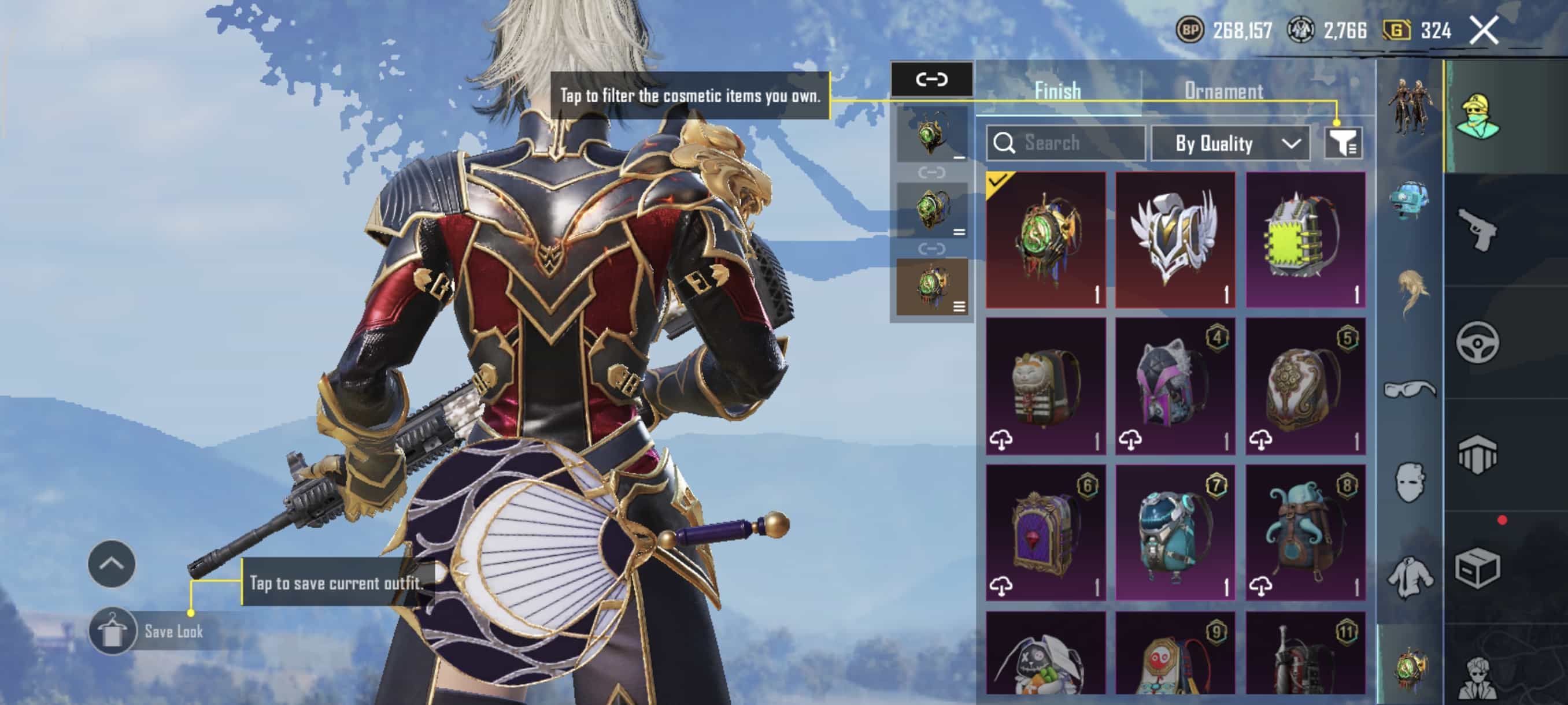Image resolution: width=1568 pixels, height=705 pixels.
Task: Open the pistol weapons category
Action: click(1478, 229)
